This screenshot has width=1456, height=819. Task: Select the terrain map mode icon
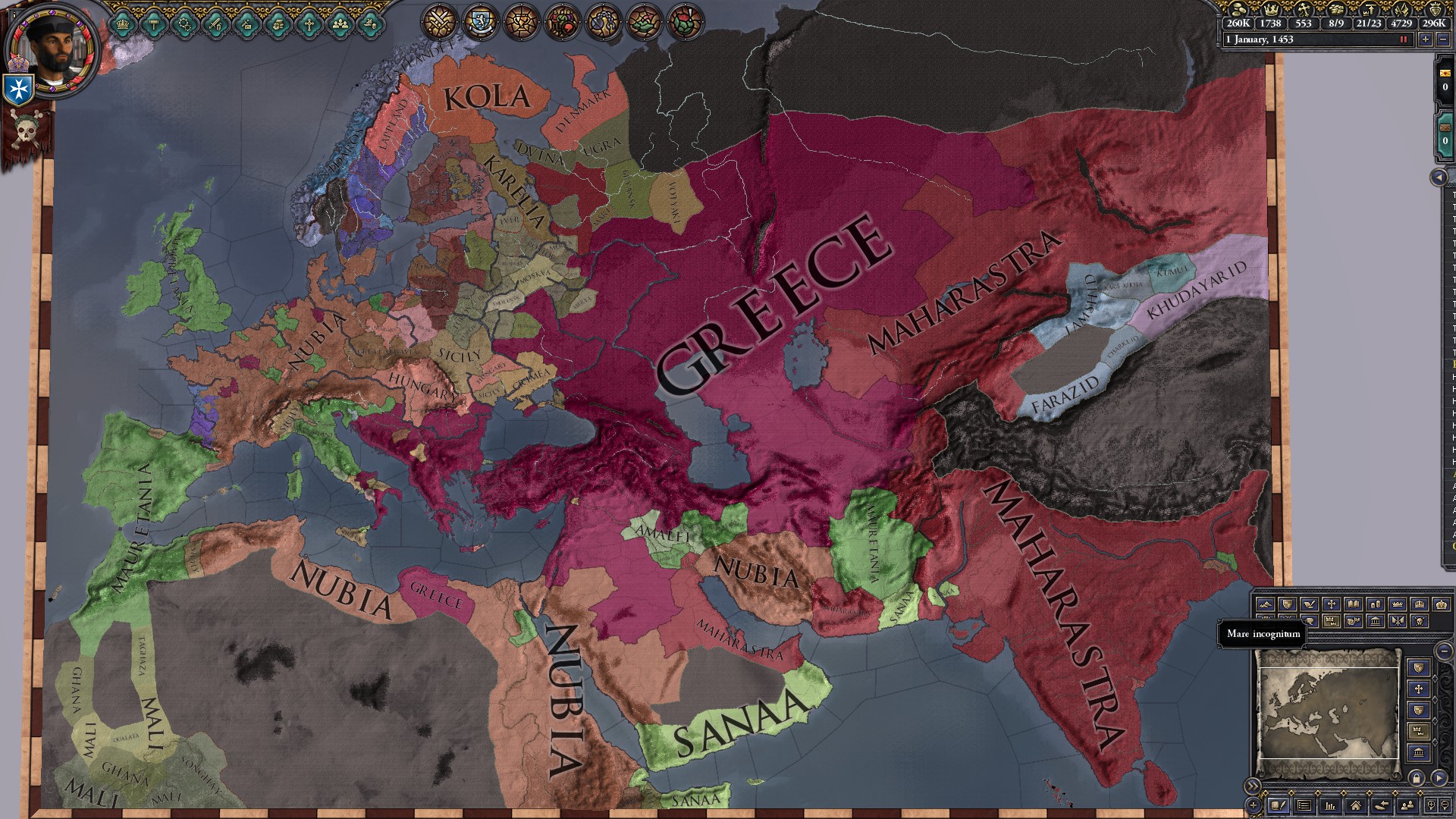tap(1266, 604)
